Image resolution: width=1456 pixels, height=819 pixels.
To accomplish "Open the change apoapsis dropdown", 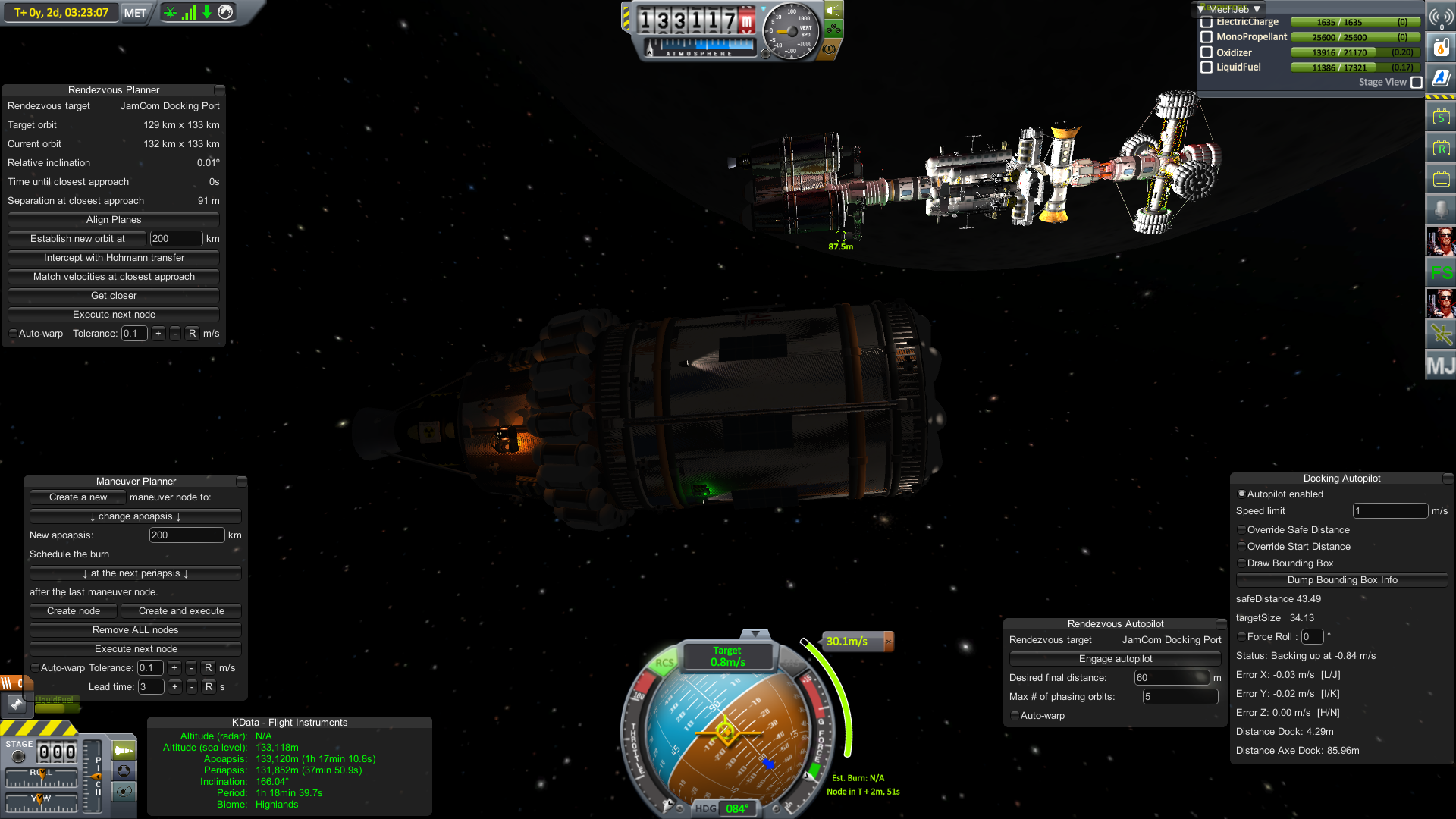I will [x=136, y=516].
